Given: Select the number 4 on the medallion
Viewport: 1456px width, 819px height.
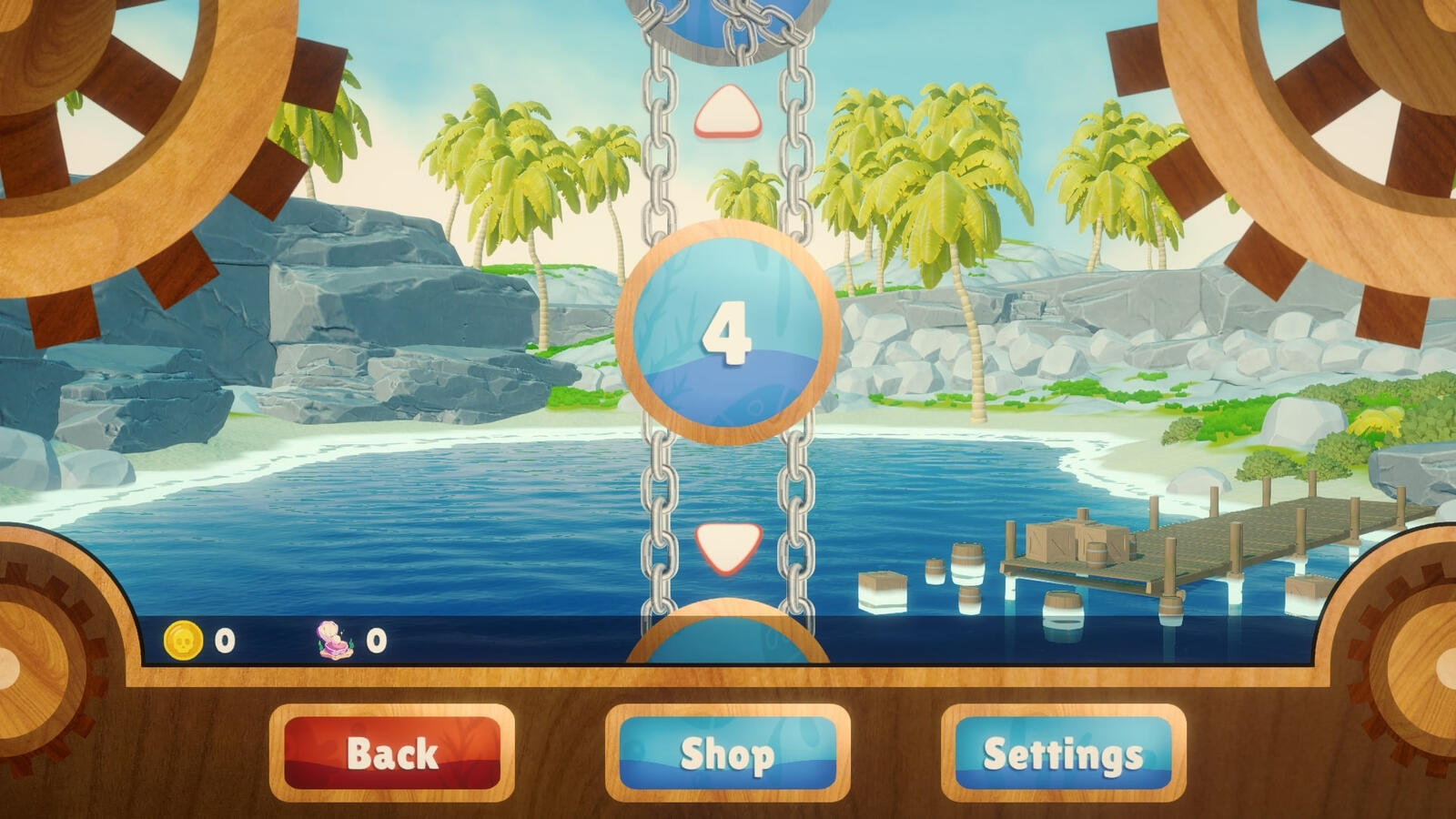Looking at the screenshot, I should [x=728, y=337].
